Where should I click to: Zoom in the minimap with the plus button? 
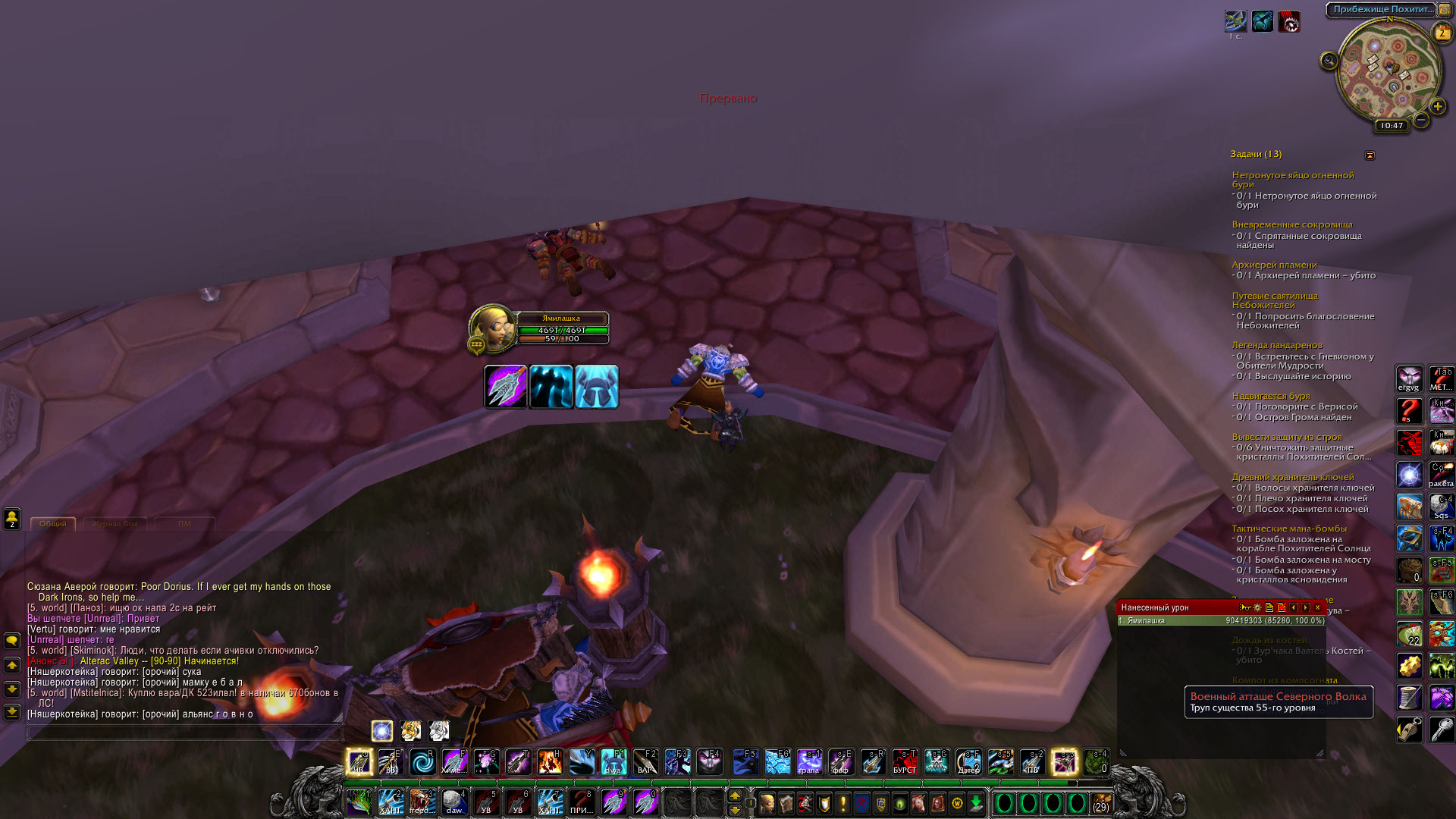point(1437,107)
